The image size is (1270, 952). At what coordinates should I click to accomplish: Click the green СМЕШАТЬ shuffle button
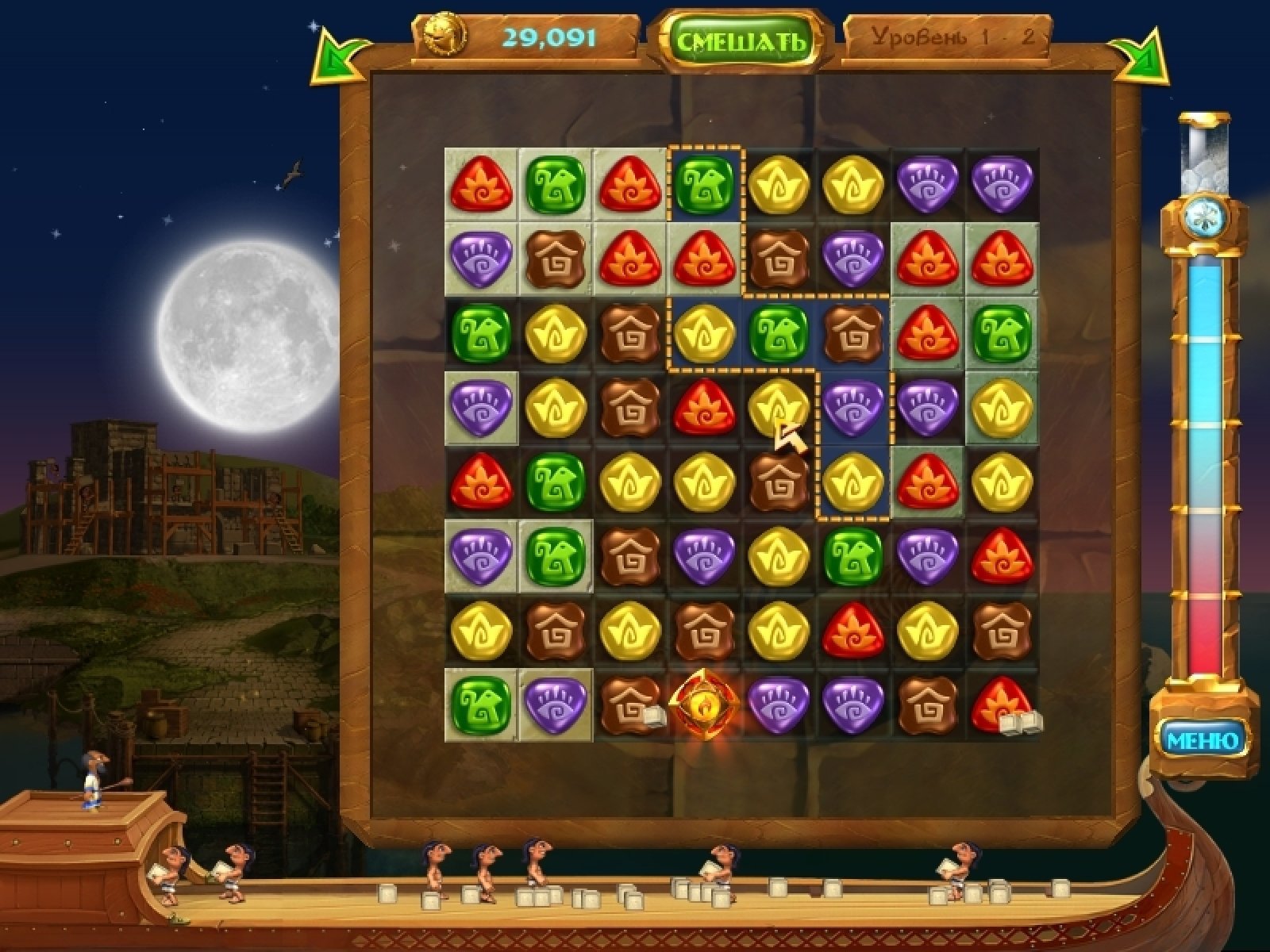(740, 40)
